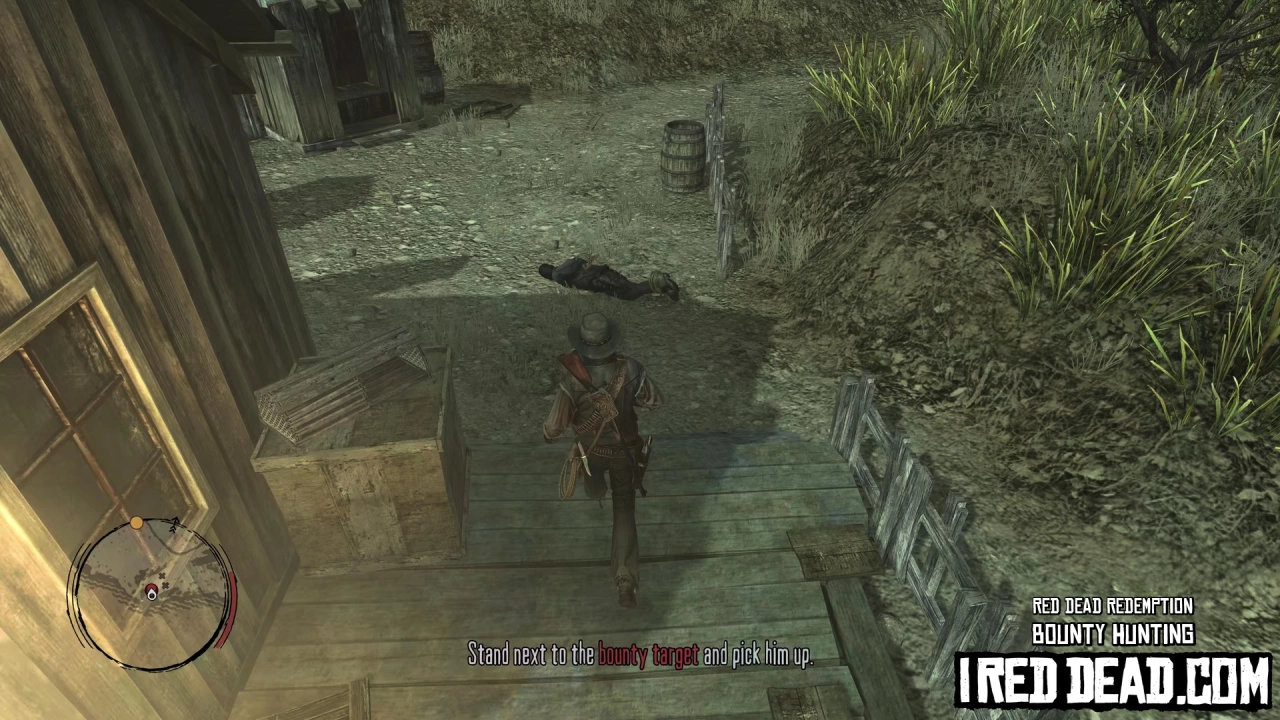The image size is (1280, 720).
Task: Click the highlighted red 'bounty target' words
Action: point(648,657)
